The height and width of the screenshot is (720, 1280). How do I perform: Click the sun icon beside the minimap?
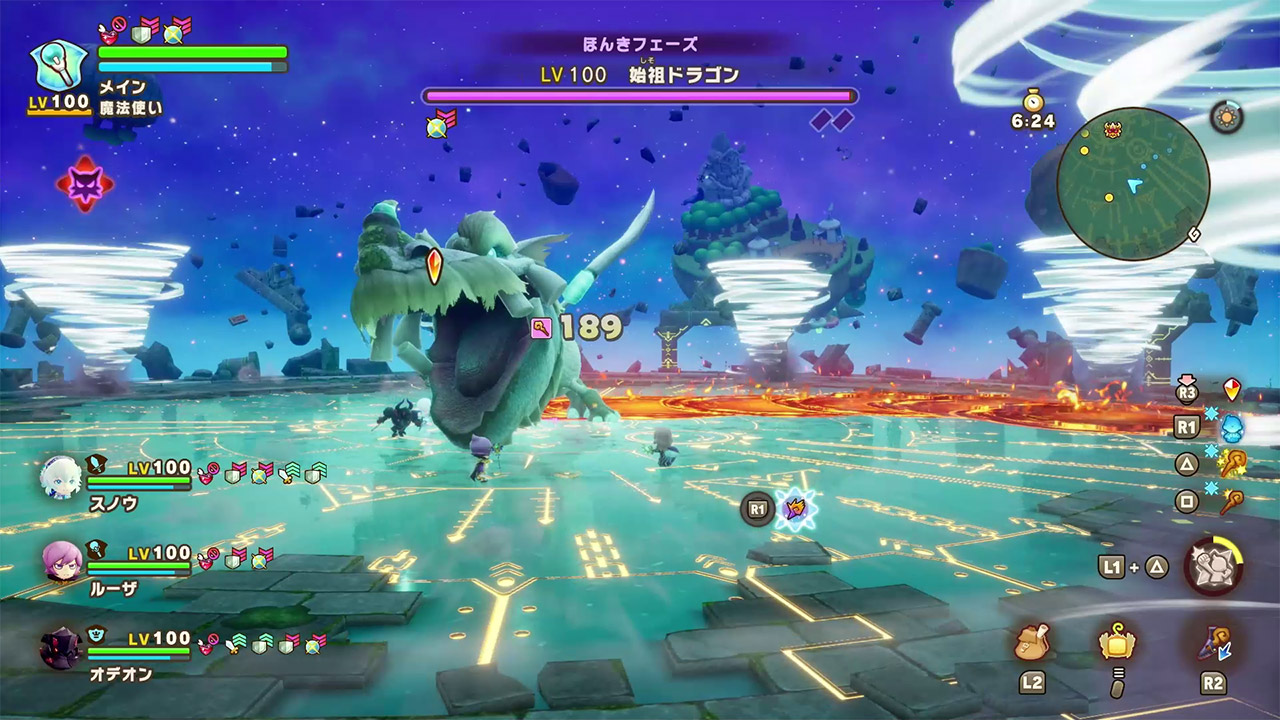point(1226,117)
